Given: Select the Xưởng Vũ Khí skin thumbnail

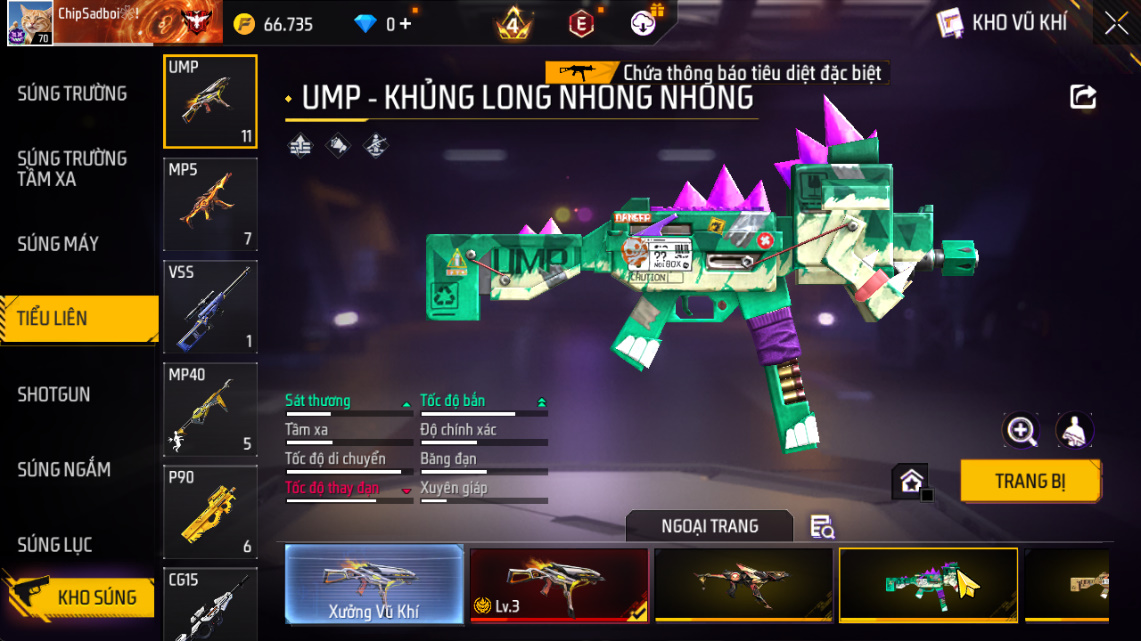Looking at the screenshot, I should pyautogui.click(x=374, y=584).
